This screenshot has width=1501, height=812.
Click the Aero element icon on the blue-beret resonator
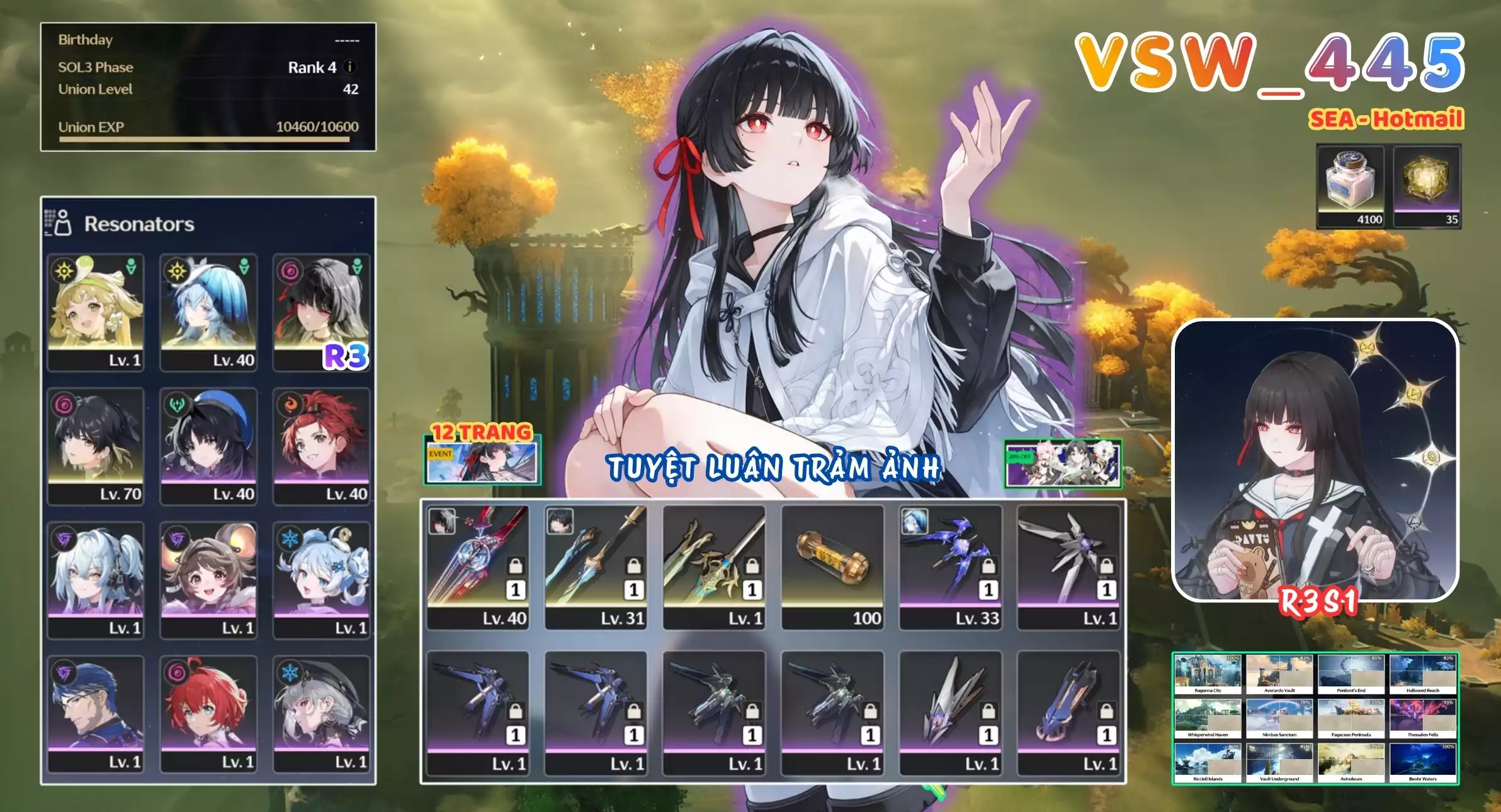[176, 404]
